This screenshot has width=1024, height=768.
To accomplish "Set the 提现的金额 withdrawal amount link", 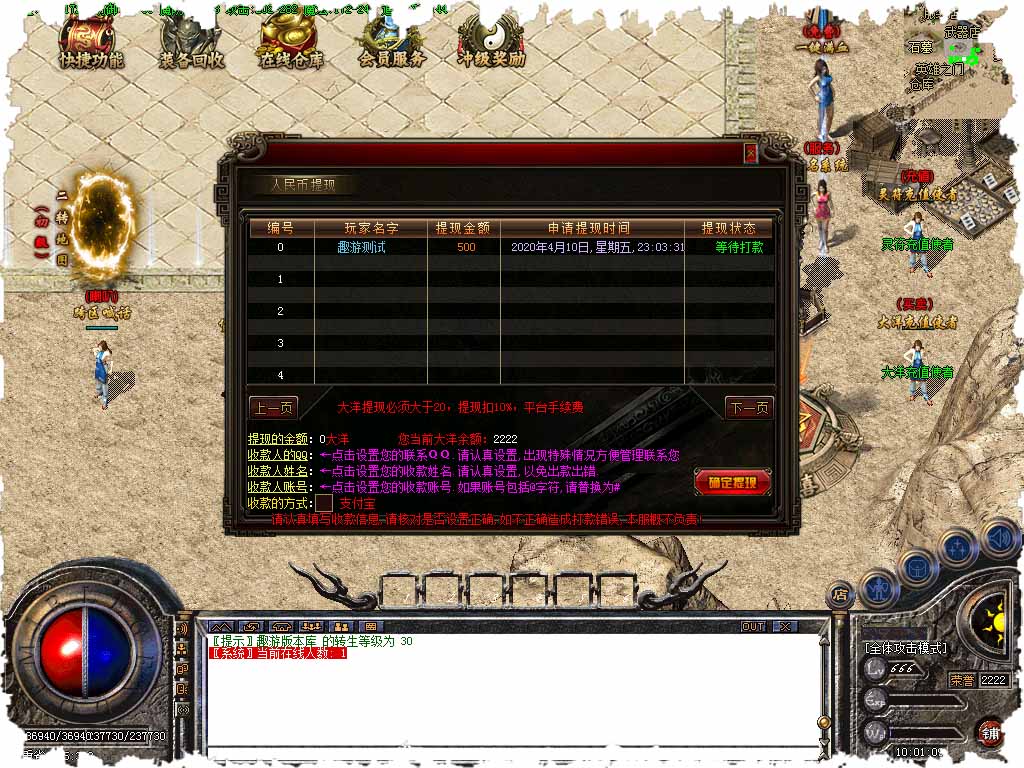I will (x=278, y=439).
